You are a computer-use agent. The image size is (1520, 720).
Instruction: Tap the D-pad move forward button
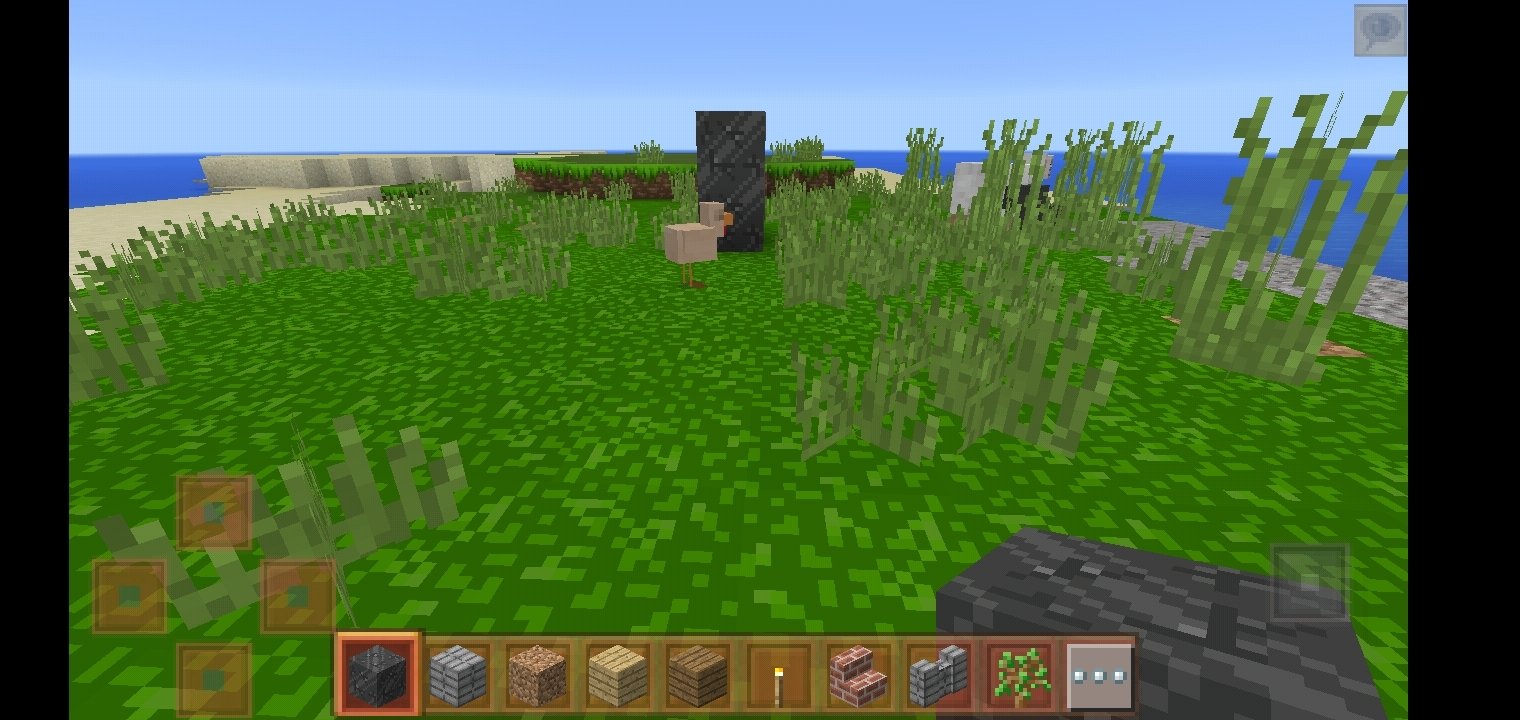pos(214,512)
